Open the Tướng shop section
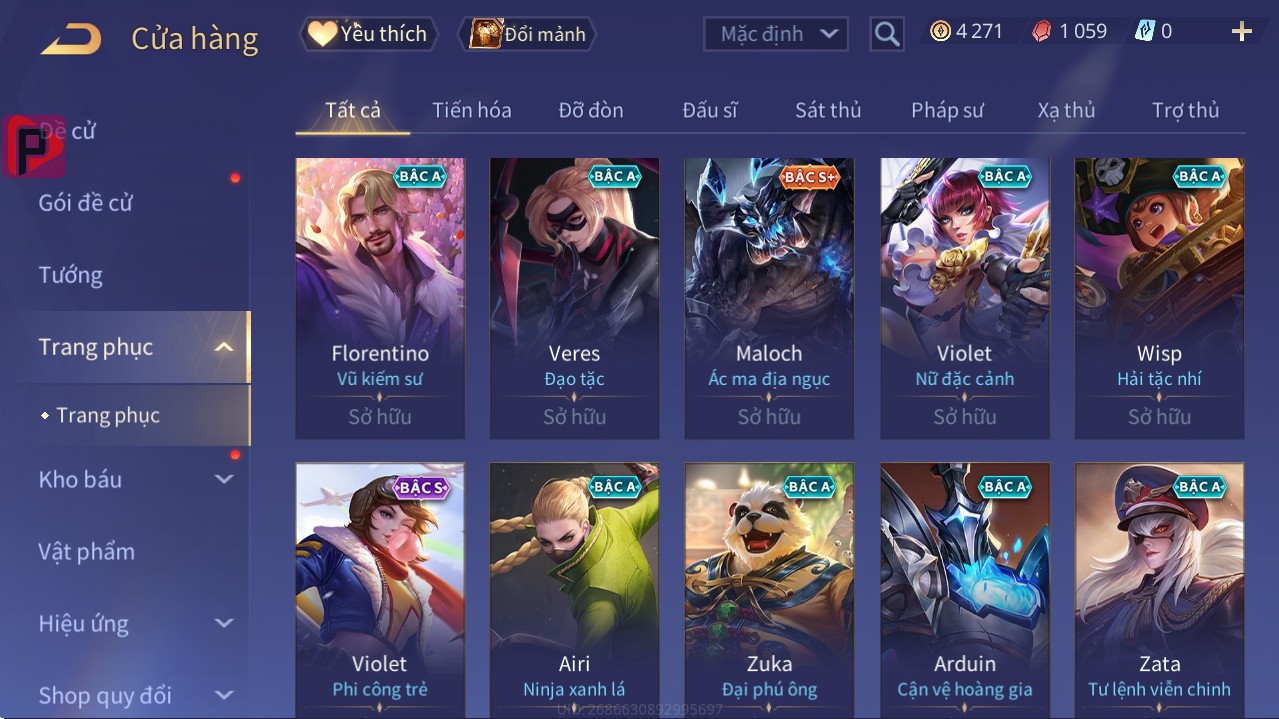Image resolution: width=1279 pixels, height=719 pixels. pos(71,275)
